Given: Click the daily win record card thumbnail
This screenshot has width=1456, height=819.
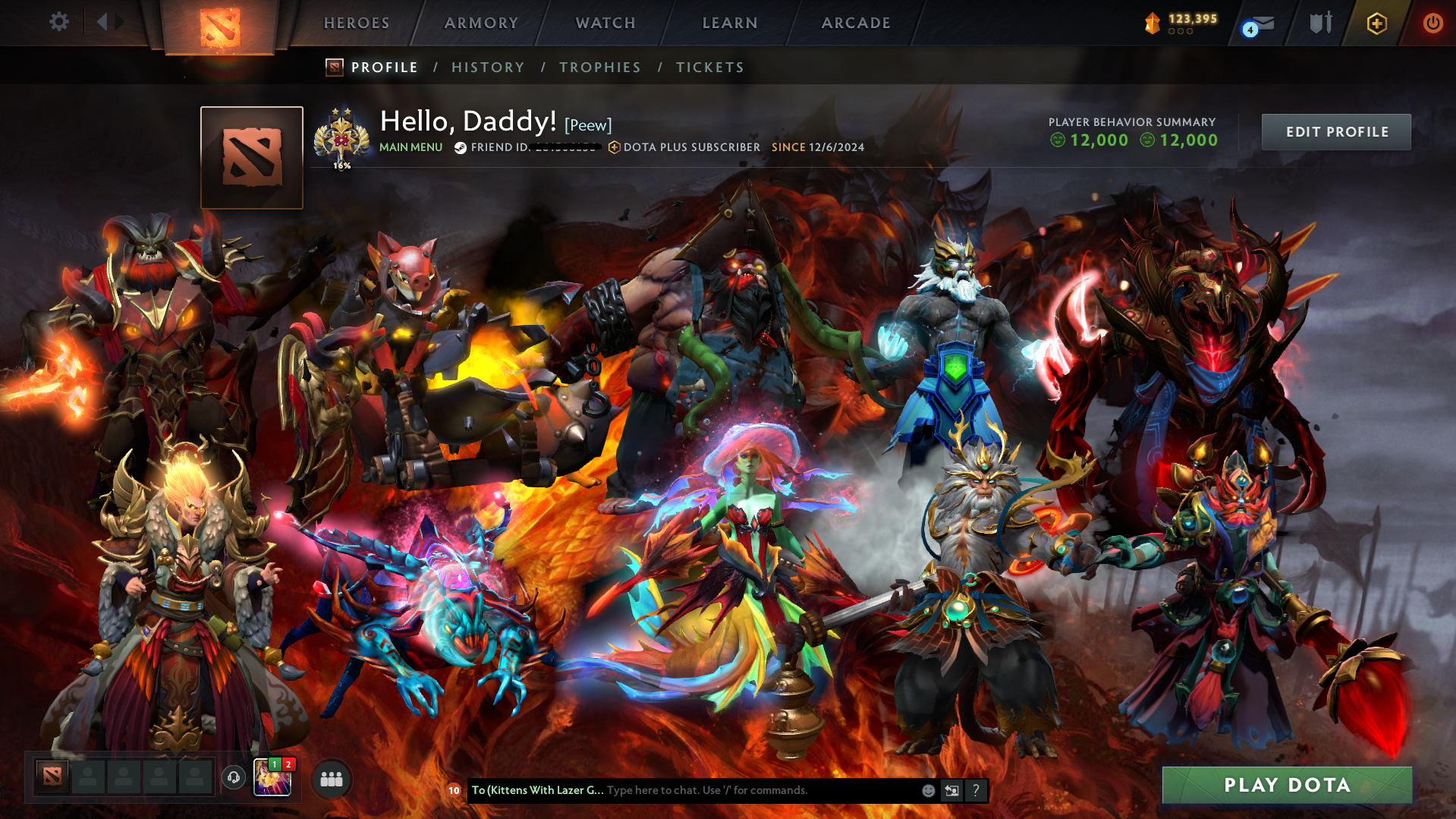Looking at the screenshot, I should point(273,779).
